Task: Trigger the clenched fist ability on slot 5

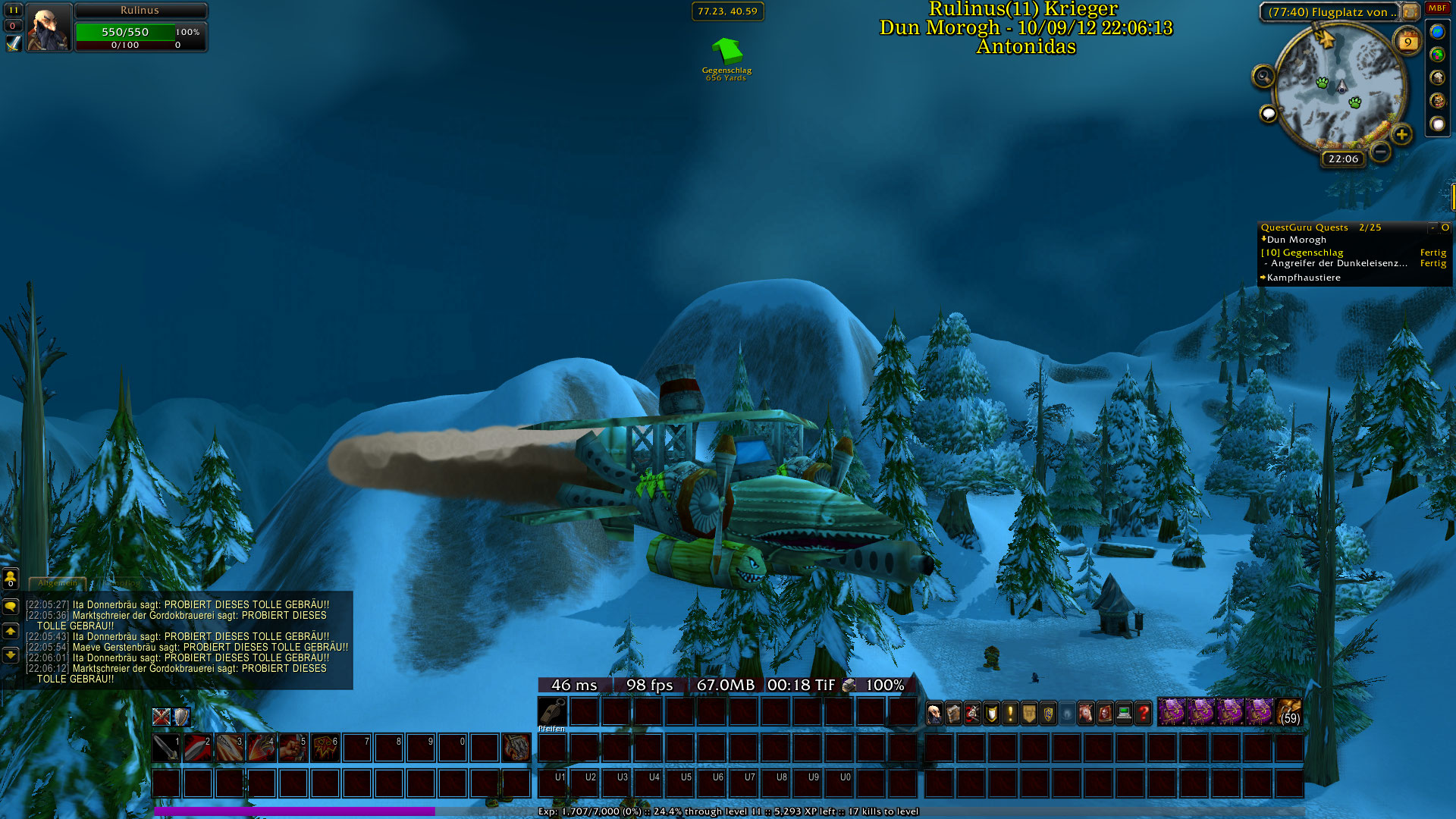Action: click(293, 748)
